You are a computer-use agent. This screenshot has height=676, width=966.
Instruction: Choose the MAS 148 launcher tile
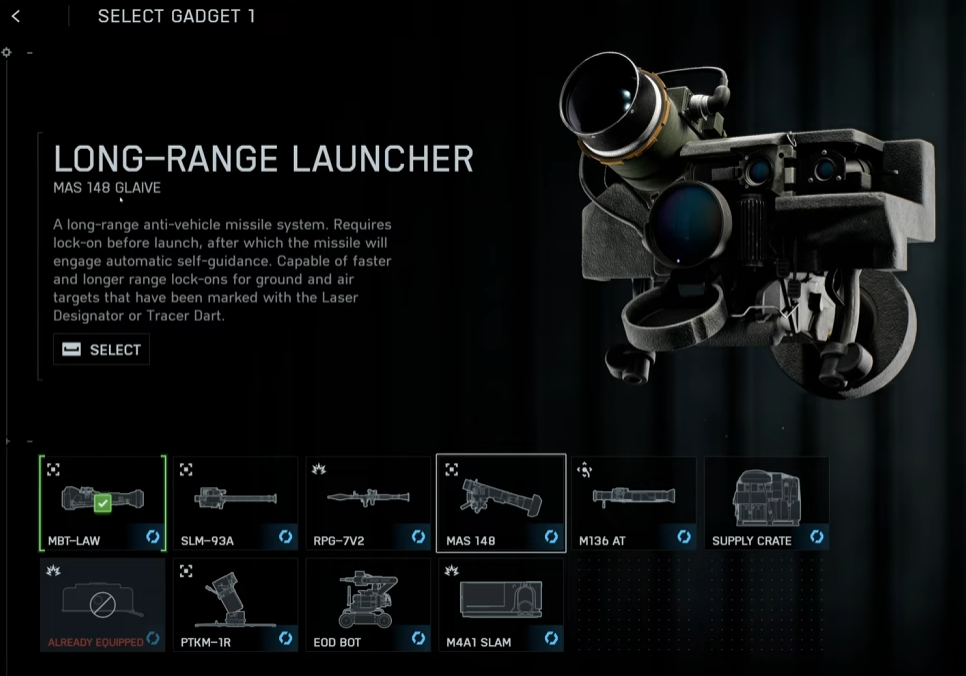501,504
